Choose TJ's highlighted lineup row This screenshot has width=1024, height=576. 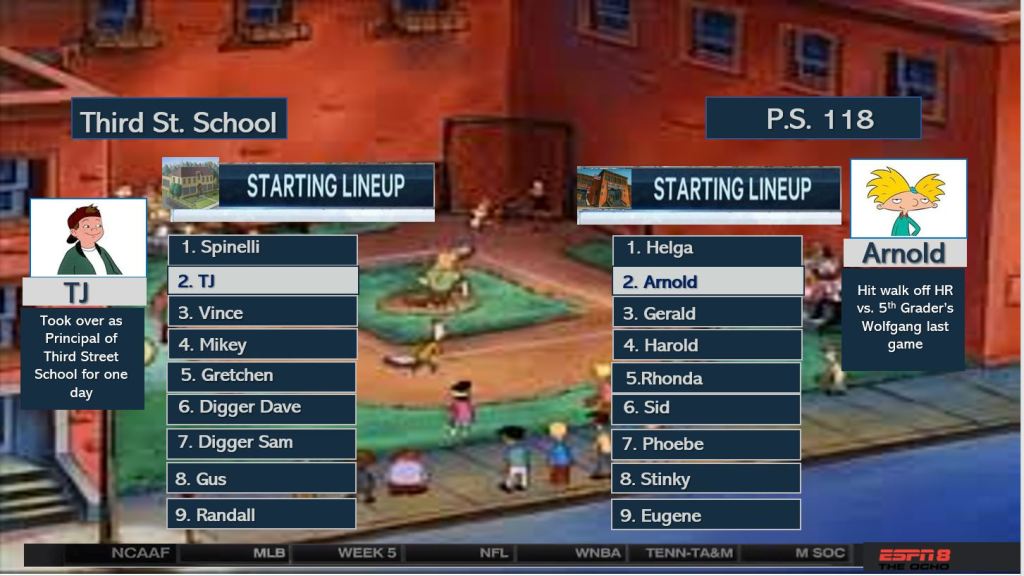point(262,281)
